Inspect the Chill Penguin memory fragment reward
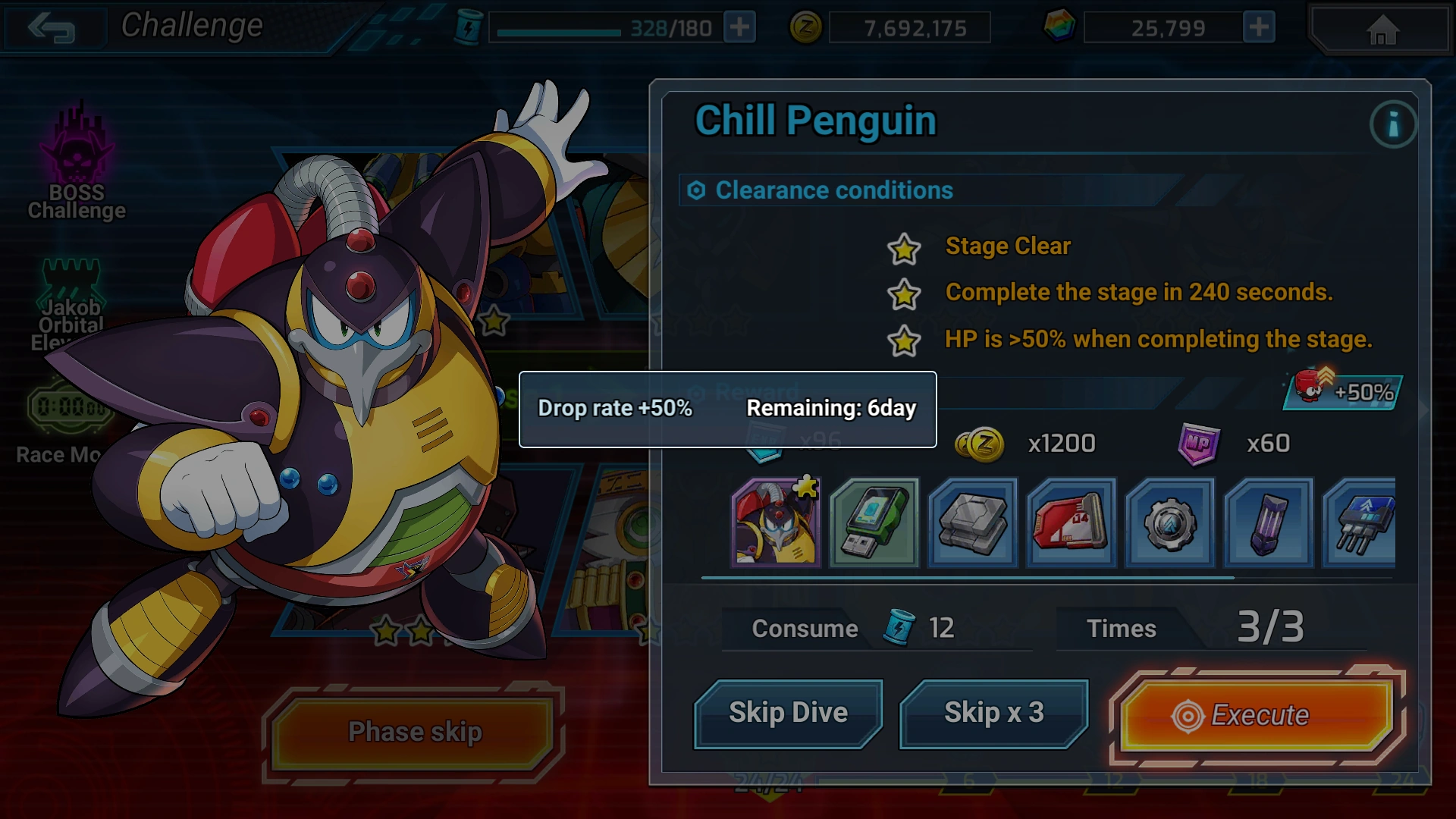1456x819 pixels. pyautogui.click(x=776, y=522)
